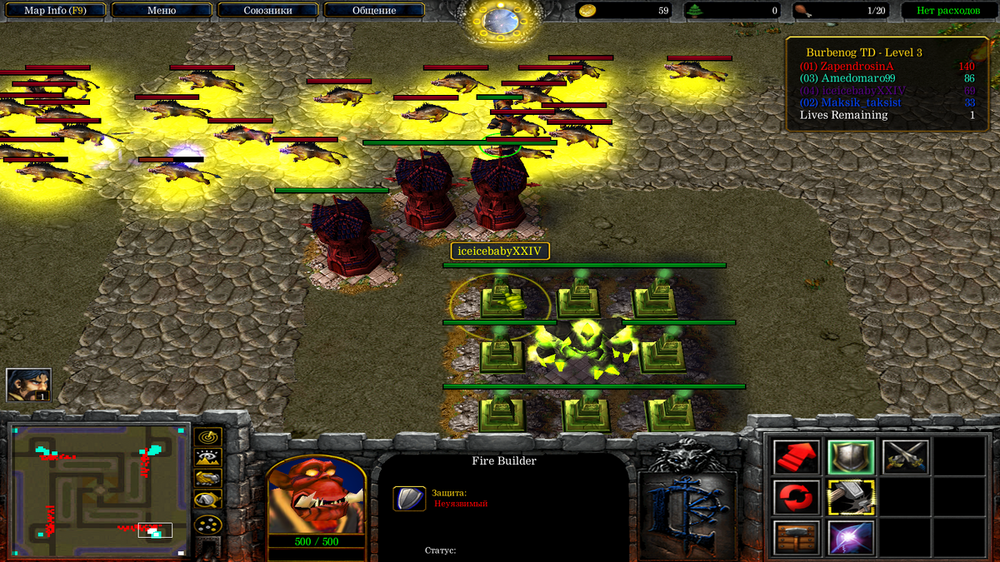Choose the crossed swords attack command
This screenshot has width=1000, height=562.
[x=904, y=457]
